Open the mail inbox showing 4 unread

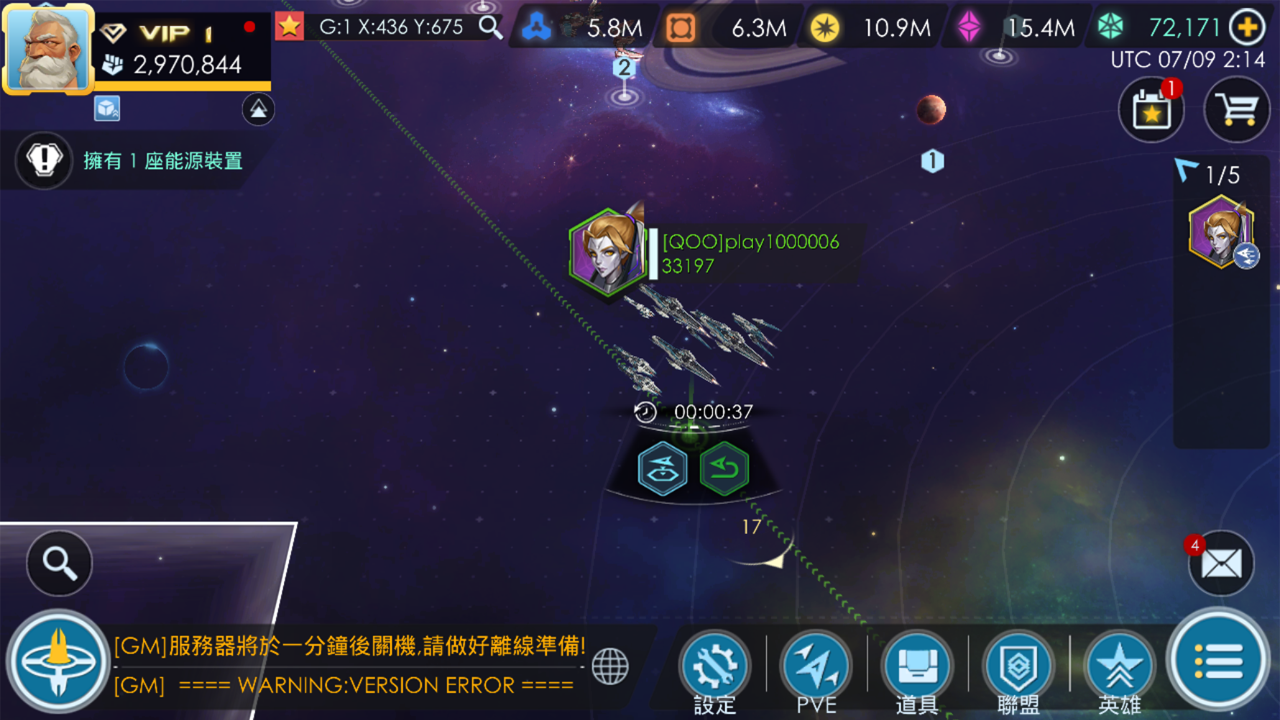pos(1222,563)
